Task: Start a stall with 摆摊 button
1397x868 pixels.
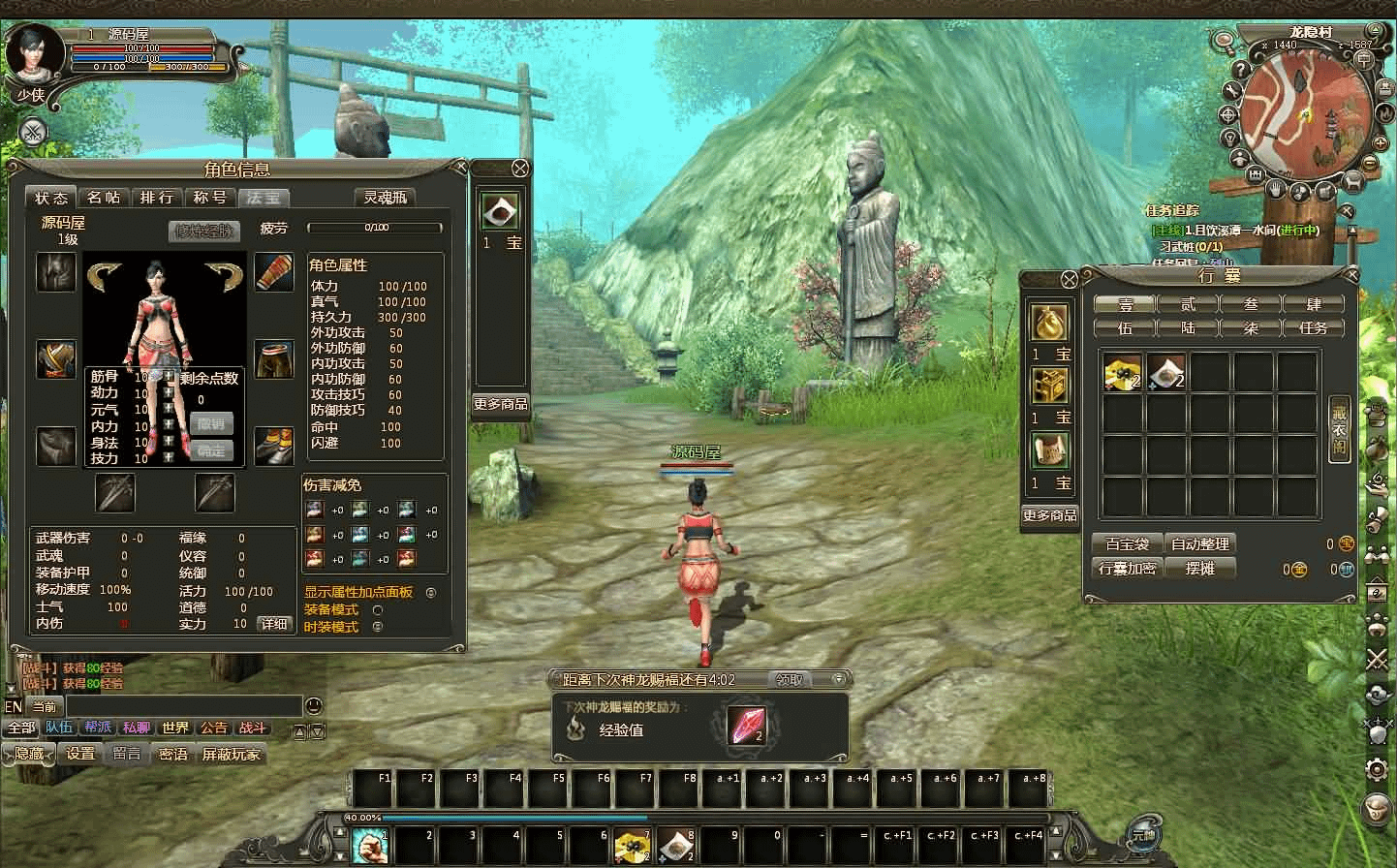Action: tap(1199, 569)
